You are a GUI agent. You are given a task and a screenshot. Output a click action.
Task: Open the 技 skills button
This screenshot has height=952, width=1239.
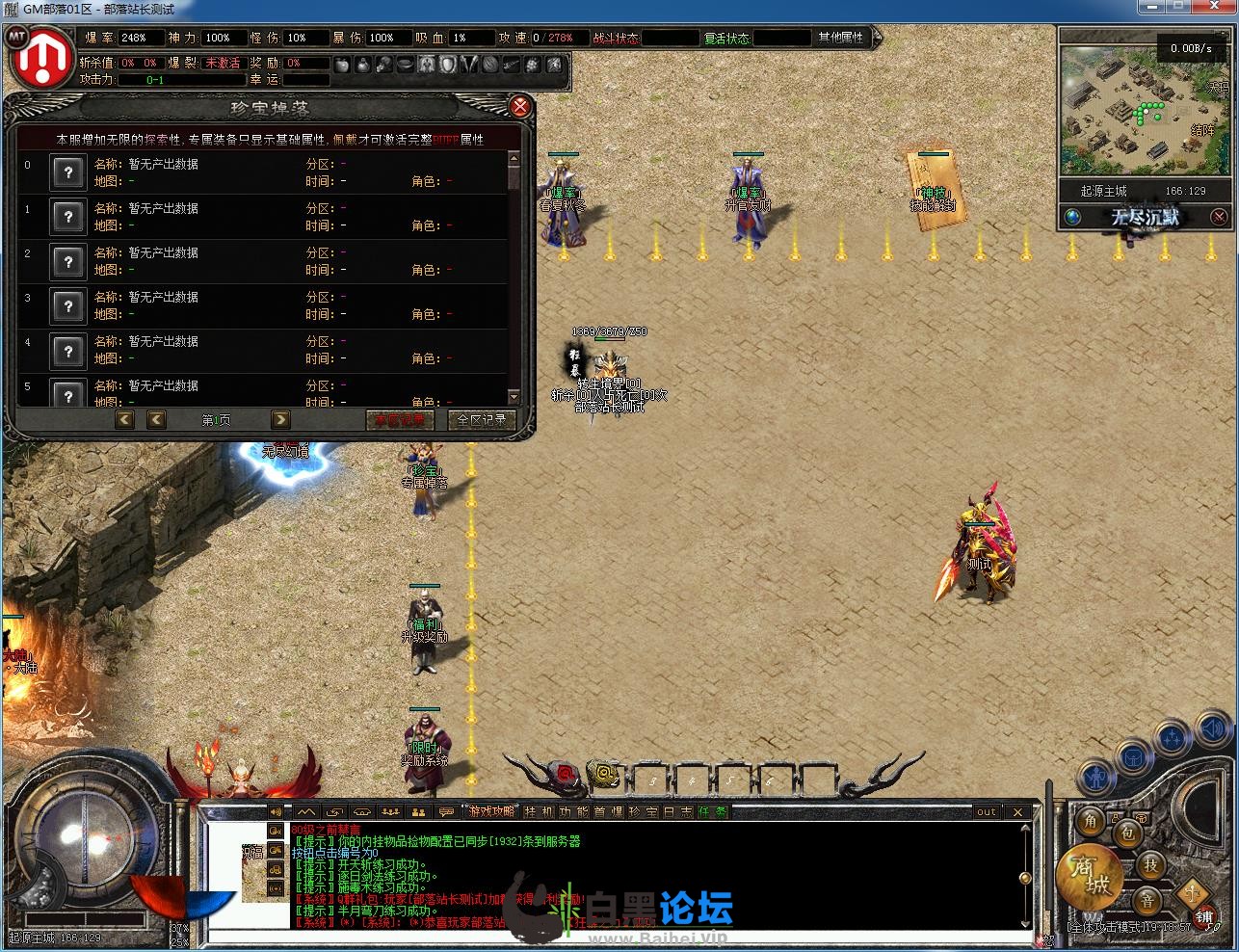(x=1150, y=865)
